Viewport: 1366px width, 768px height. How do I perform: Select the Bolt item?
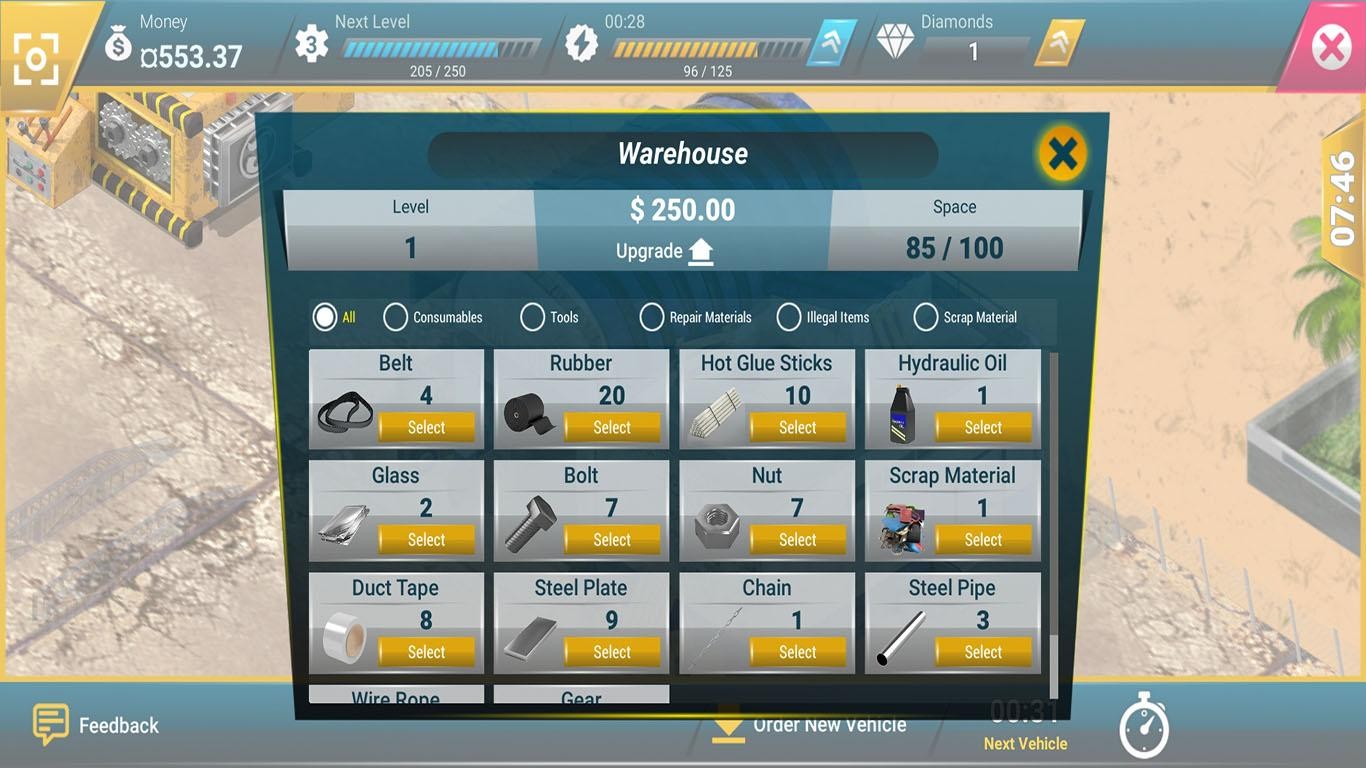pyautogui.click(x=612, y=540)
